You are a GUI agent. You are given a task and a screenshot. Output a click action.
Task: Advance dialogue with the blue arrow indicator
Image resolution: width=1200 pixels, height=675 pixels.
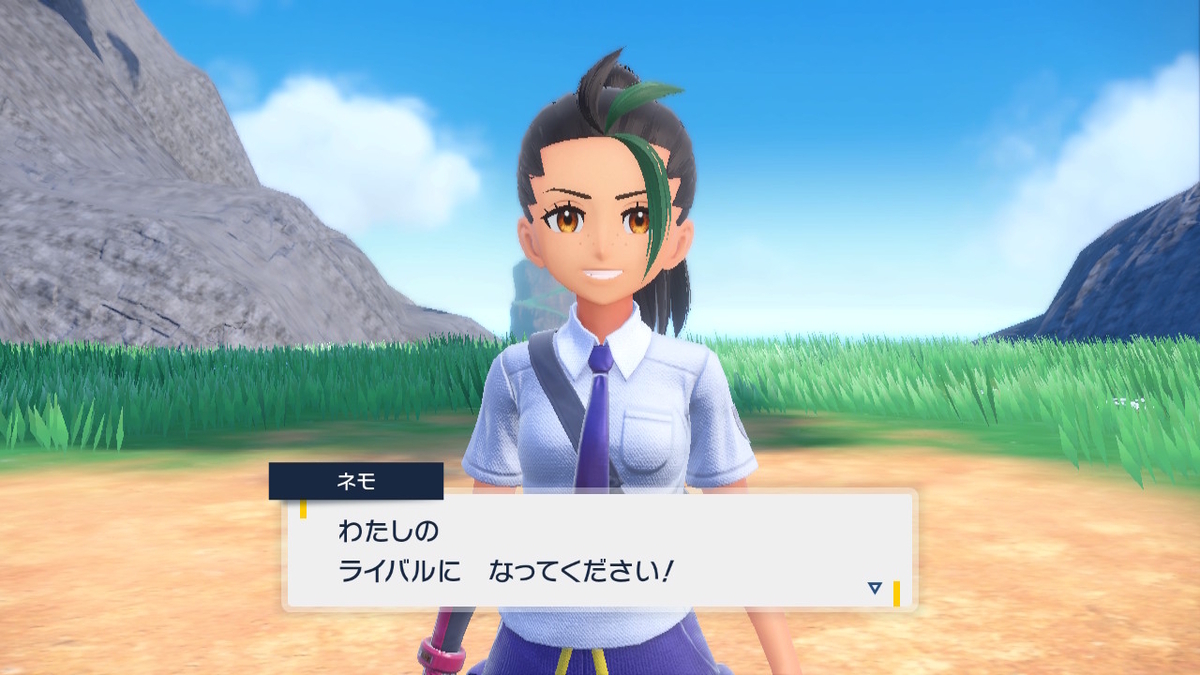[874, 588]
